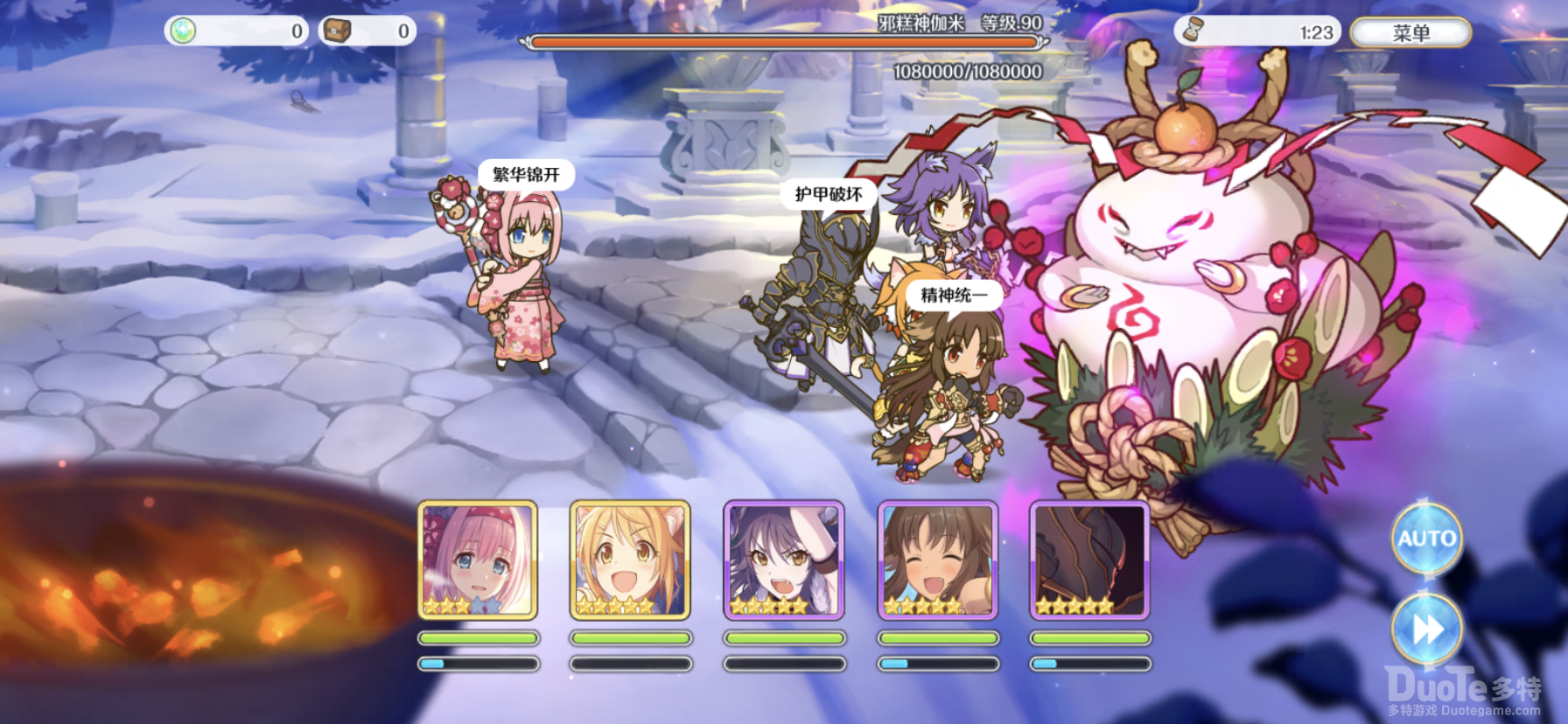
Task: Select the purple-haired wolf girl portrait
Action: (x=784, y=560)
